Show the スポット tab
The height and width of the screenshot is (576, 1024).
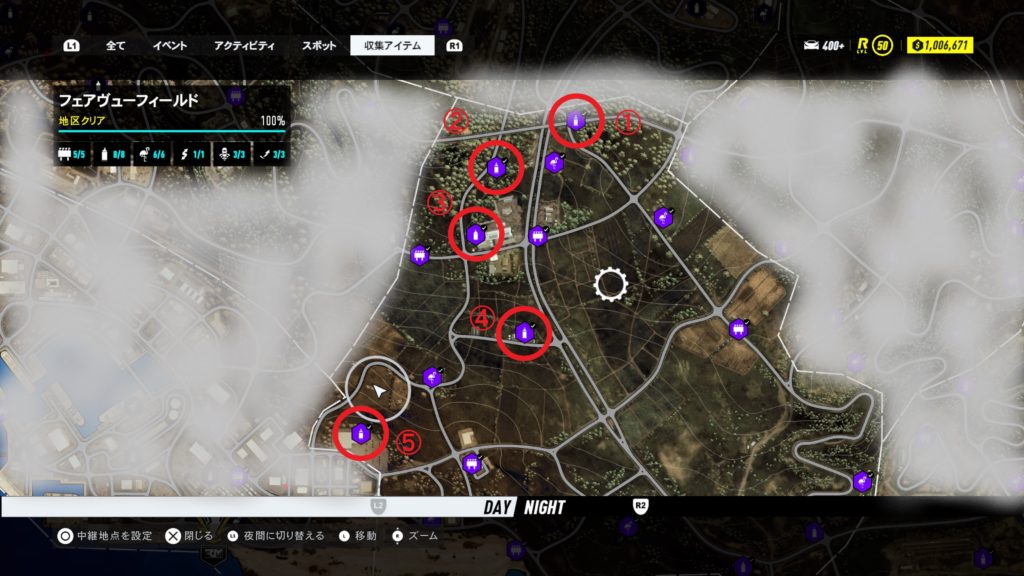319,45
